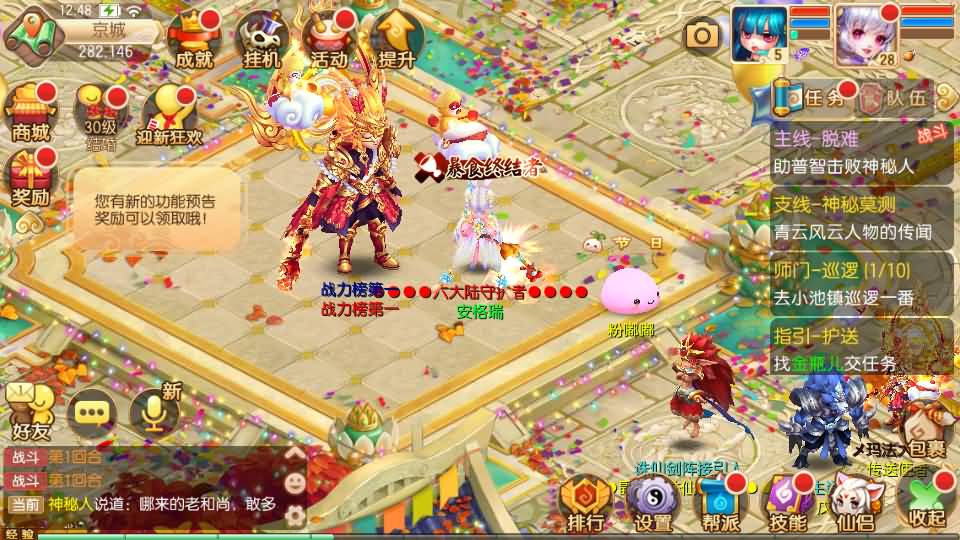The width and height of the screenshot is (960, 540).
Task: Open the chat speech bubble button
Action: click(92, 412)
